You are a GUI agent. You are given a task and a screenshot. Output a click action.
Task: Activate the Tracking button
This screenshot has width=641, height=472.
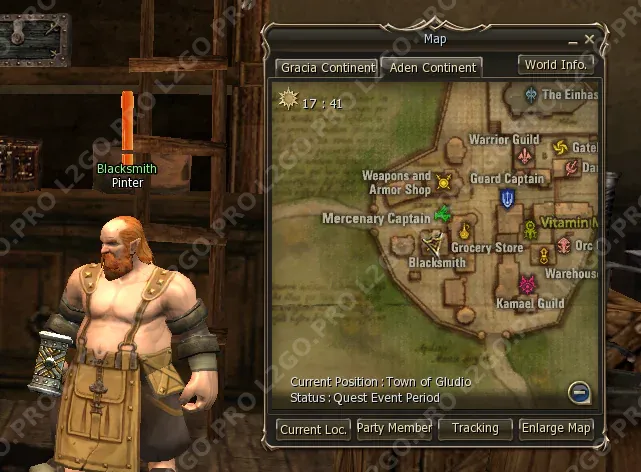coord(475,428)
